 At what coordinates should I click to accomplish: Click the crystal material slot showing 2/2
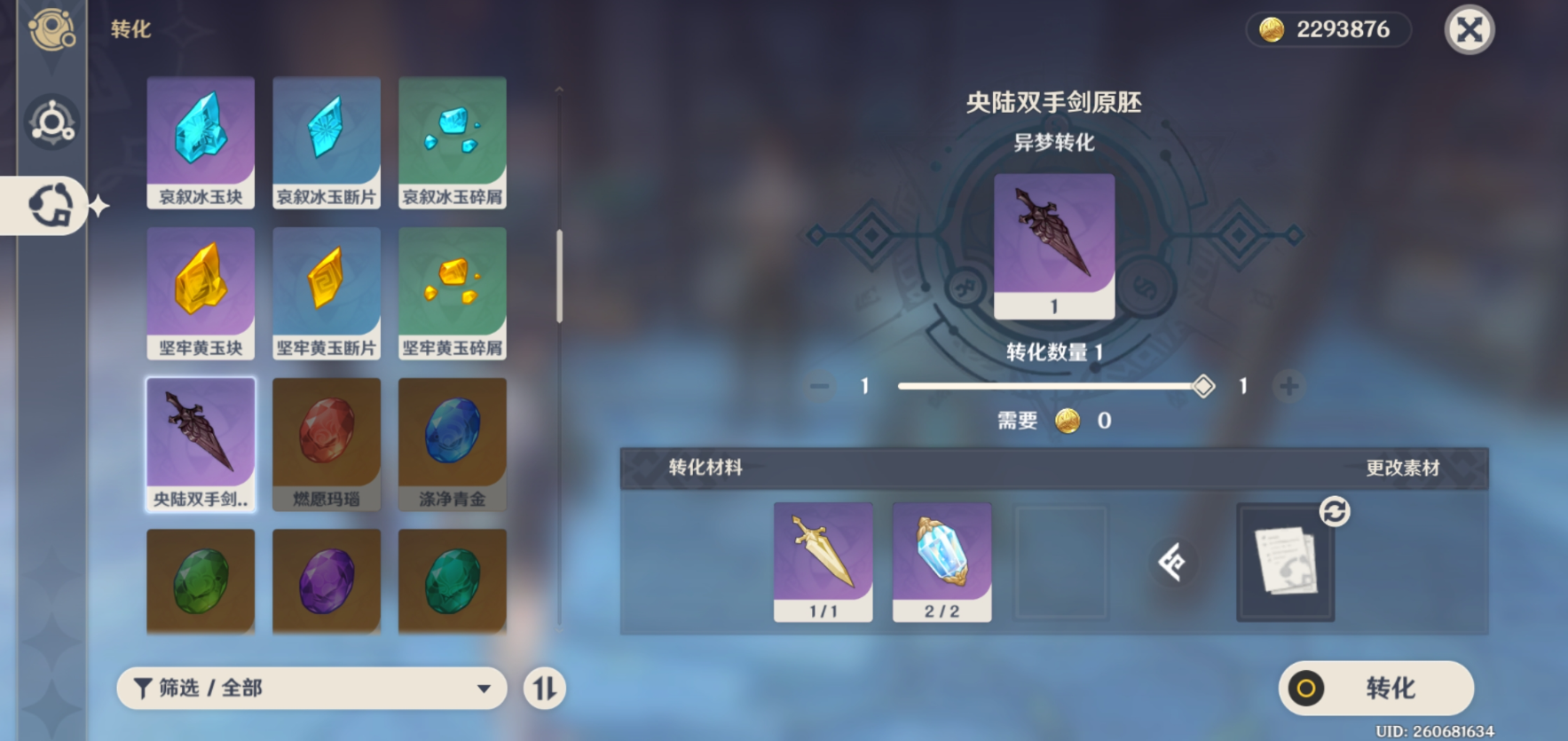(x=942, y=561)
